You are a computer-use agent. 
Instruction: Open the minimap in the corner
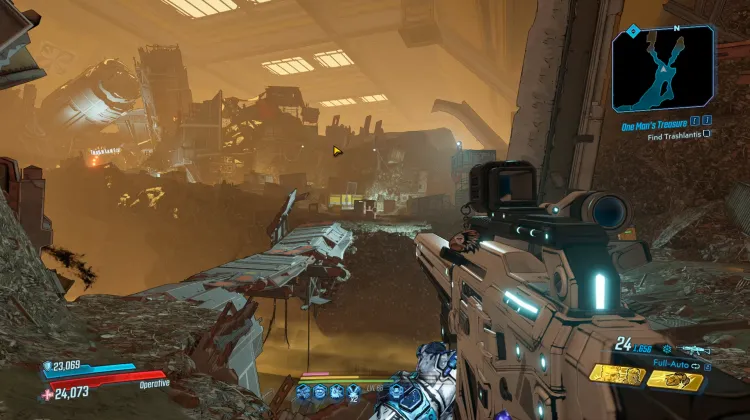point(664,68)
